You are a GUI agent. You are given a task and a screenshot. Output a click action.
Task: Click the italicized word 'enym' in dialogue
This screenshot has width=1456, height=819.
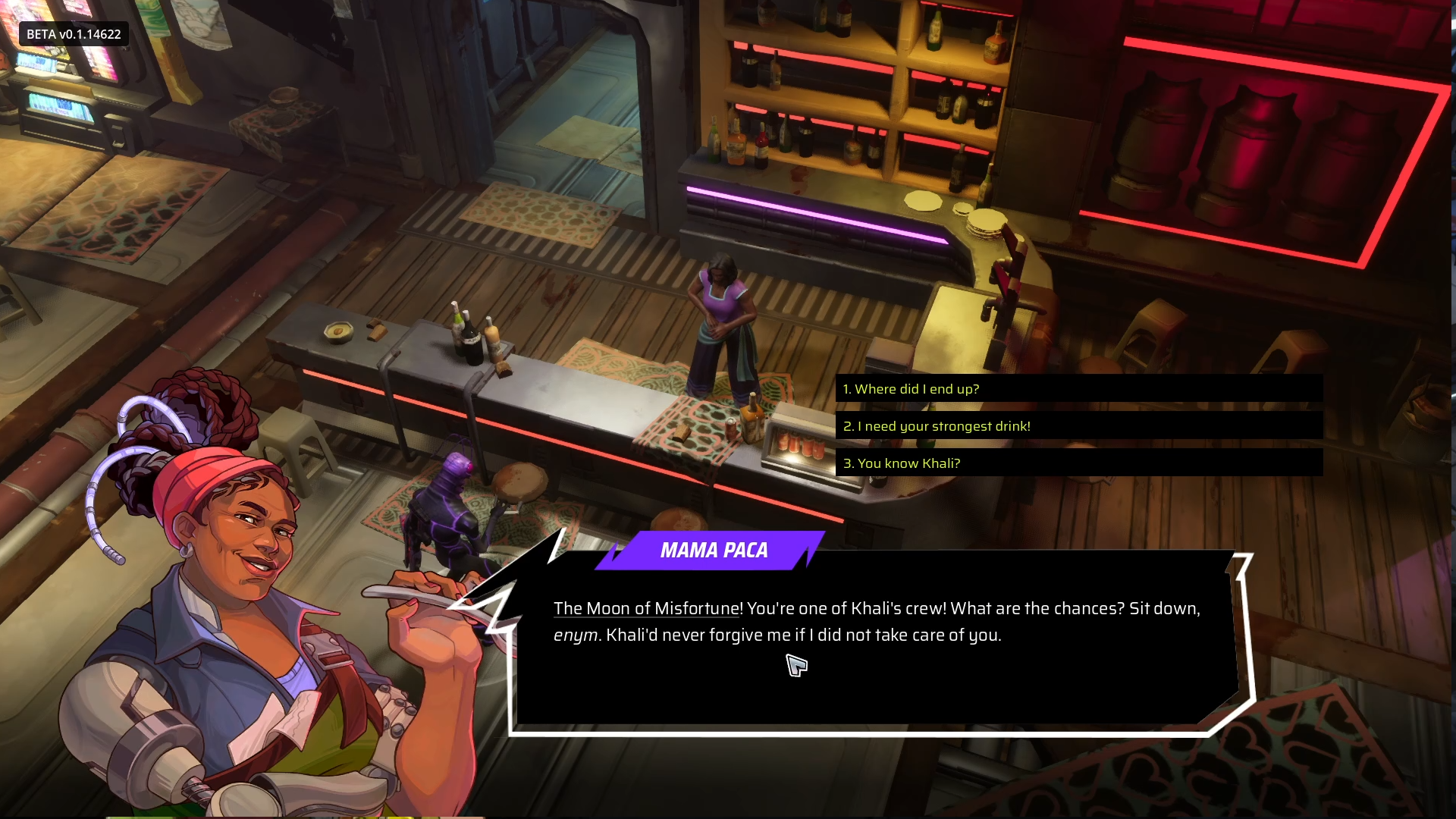[574, 635]
